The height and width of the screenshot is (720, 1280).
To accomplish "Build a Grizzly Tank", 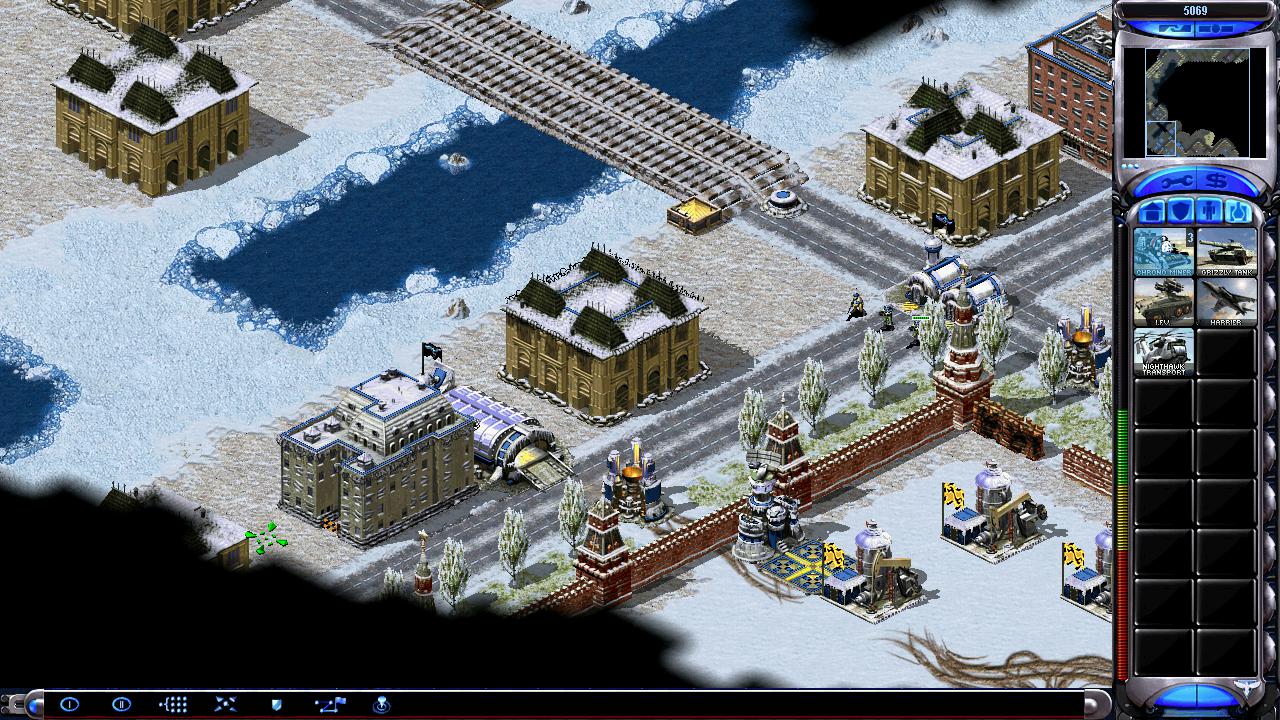I will [x=1226, y=251].
